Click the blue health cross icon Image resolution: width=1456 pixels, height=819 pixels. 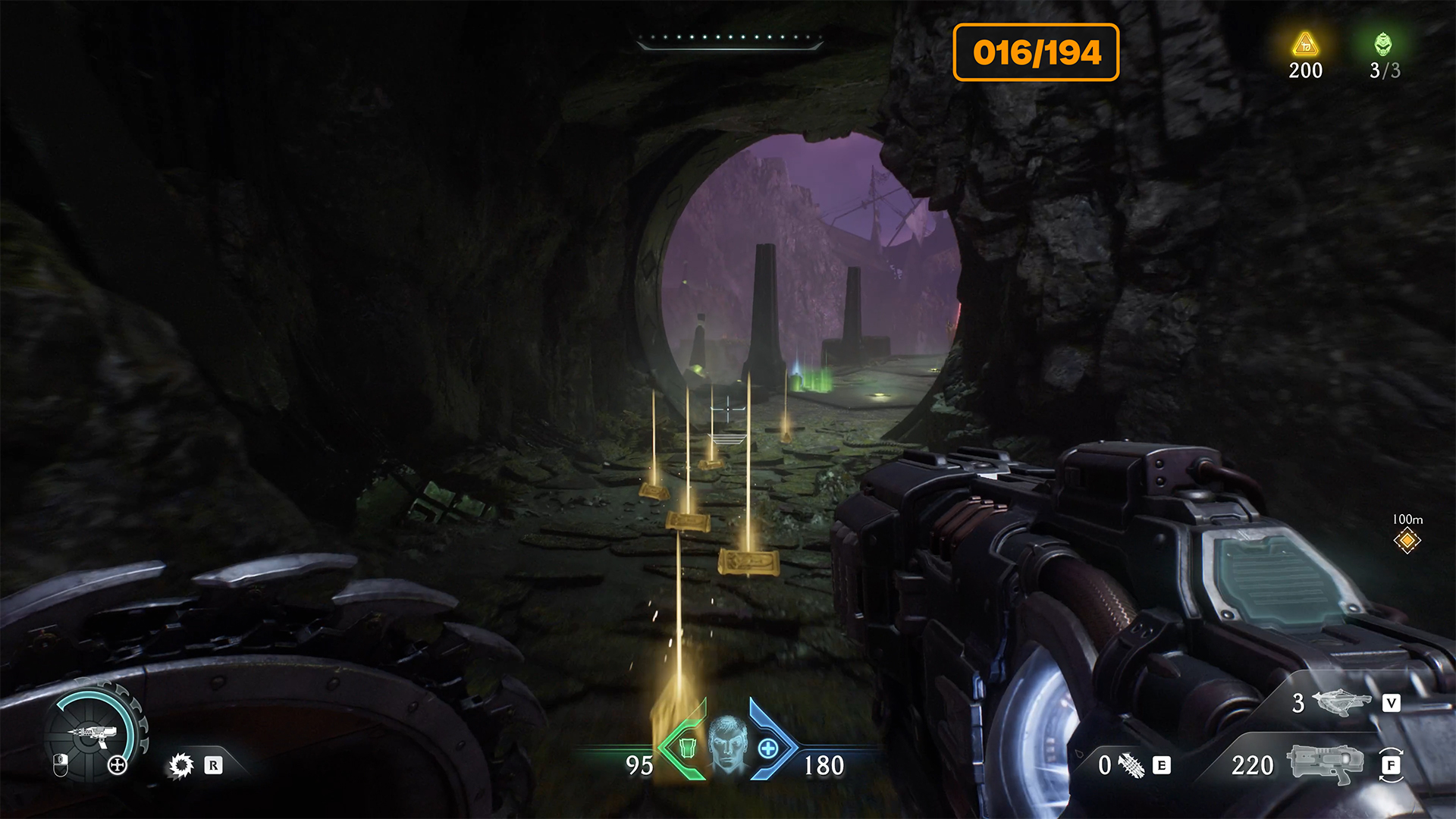point(768,748)
